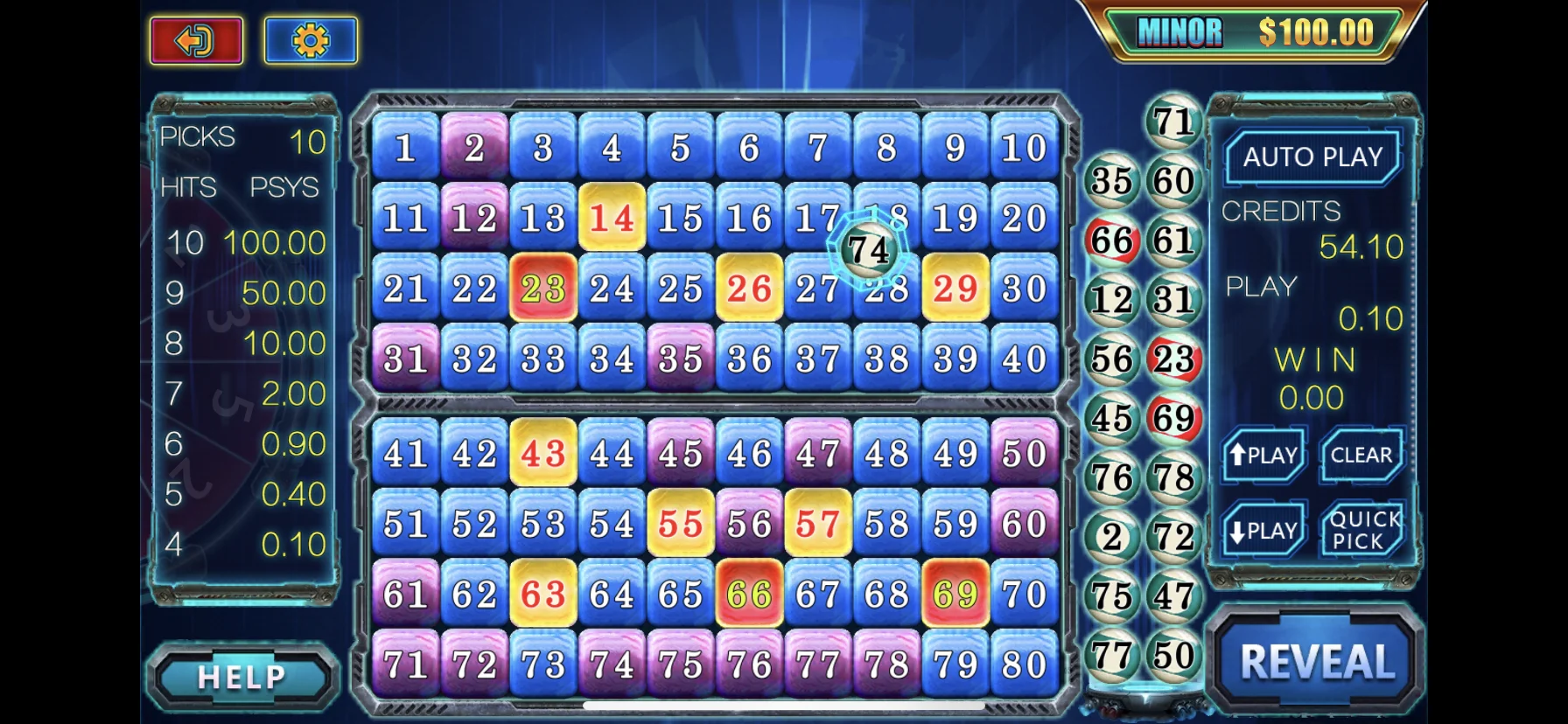1568x724 pixels.
Task: Open the HELP screen
Action: click(241, 676)
